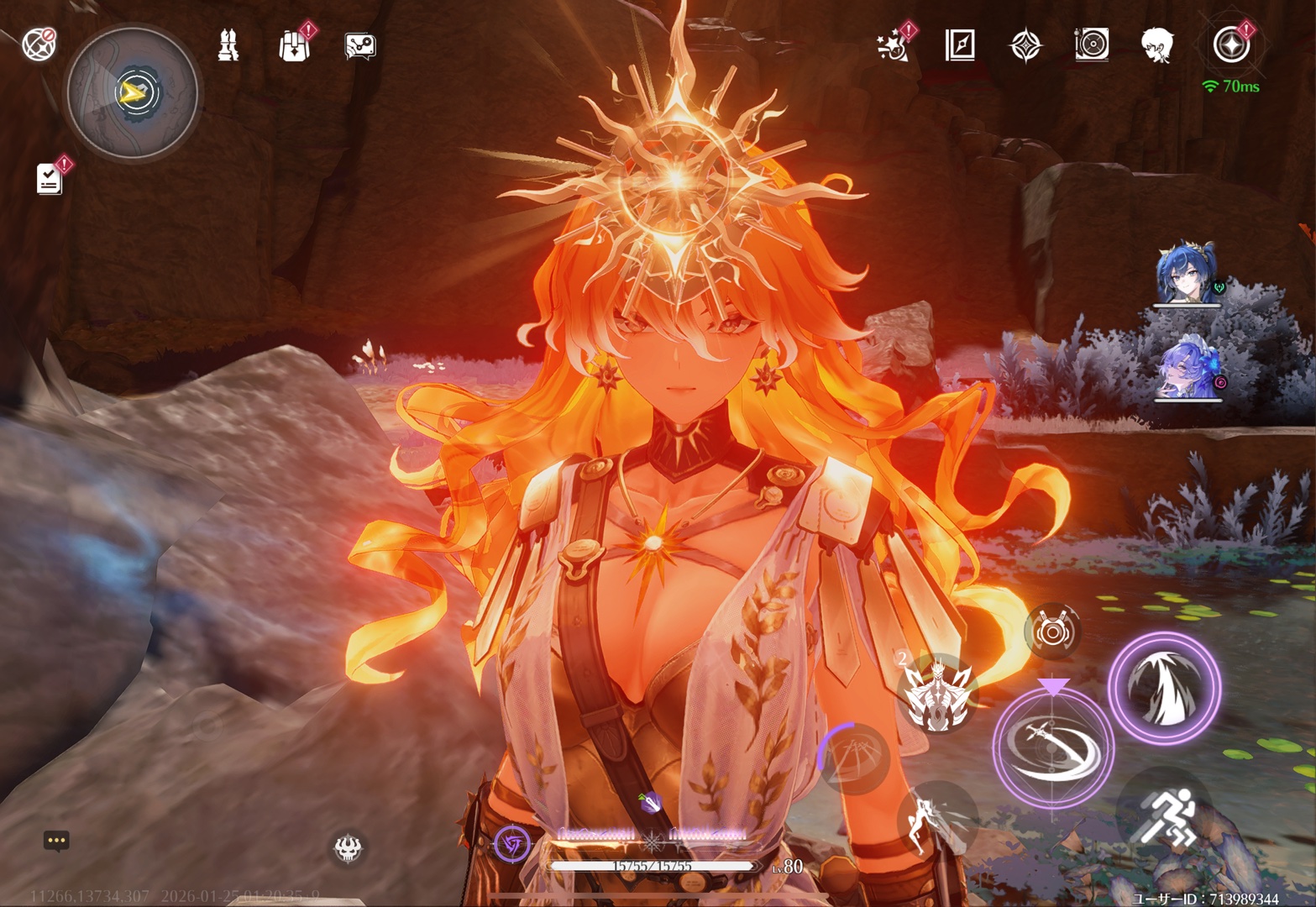Open the sparkle events icon
Viewport: 1316px width, 907px height.
(x=893, y=45)
